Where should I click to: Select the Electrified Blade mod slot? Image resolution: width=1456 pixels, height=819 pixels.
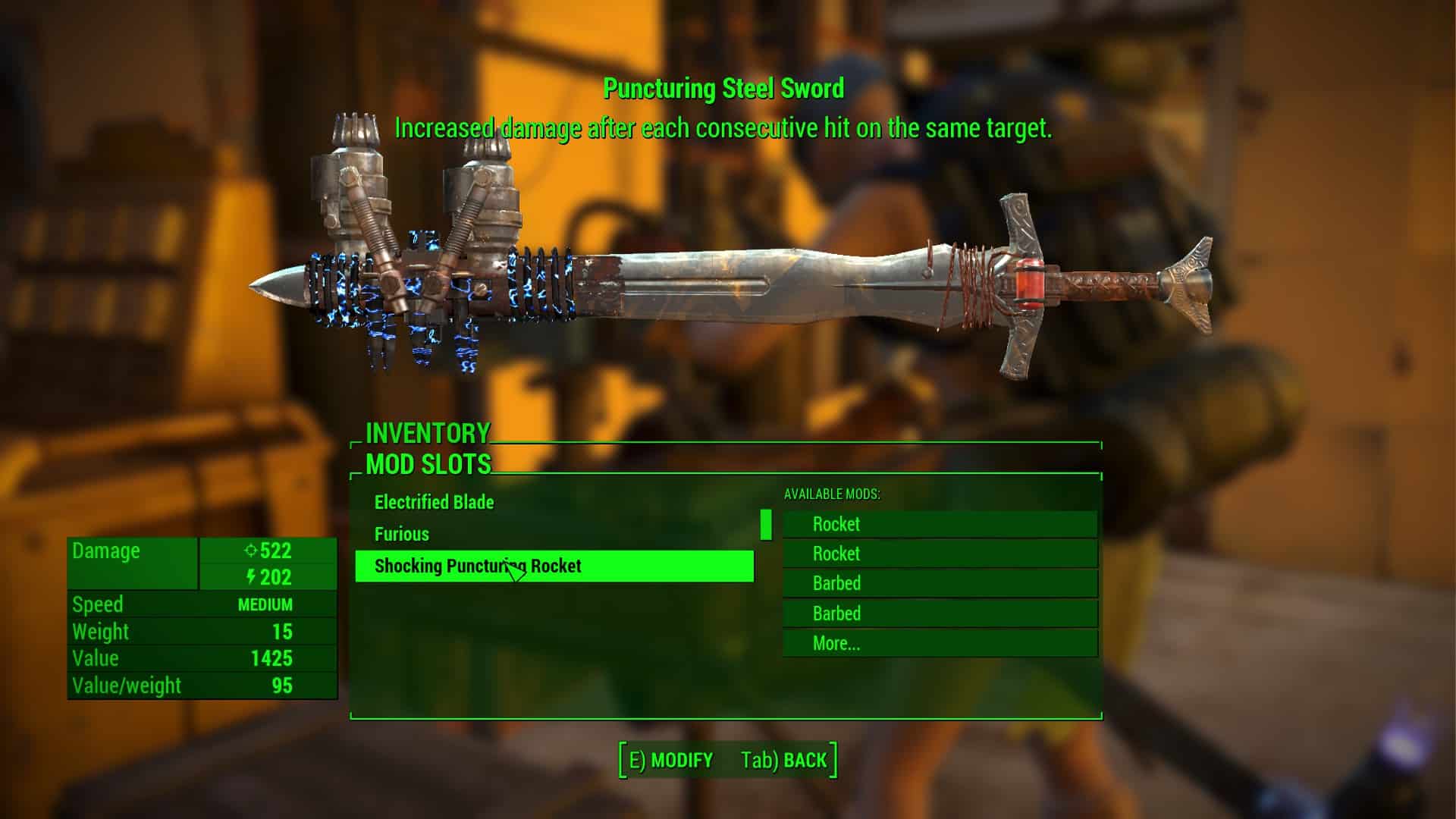(x=434, y=502)
